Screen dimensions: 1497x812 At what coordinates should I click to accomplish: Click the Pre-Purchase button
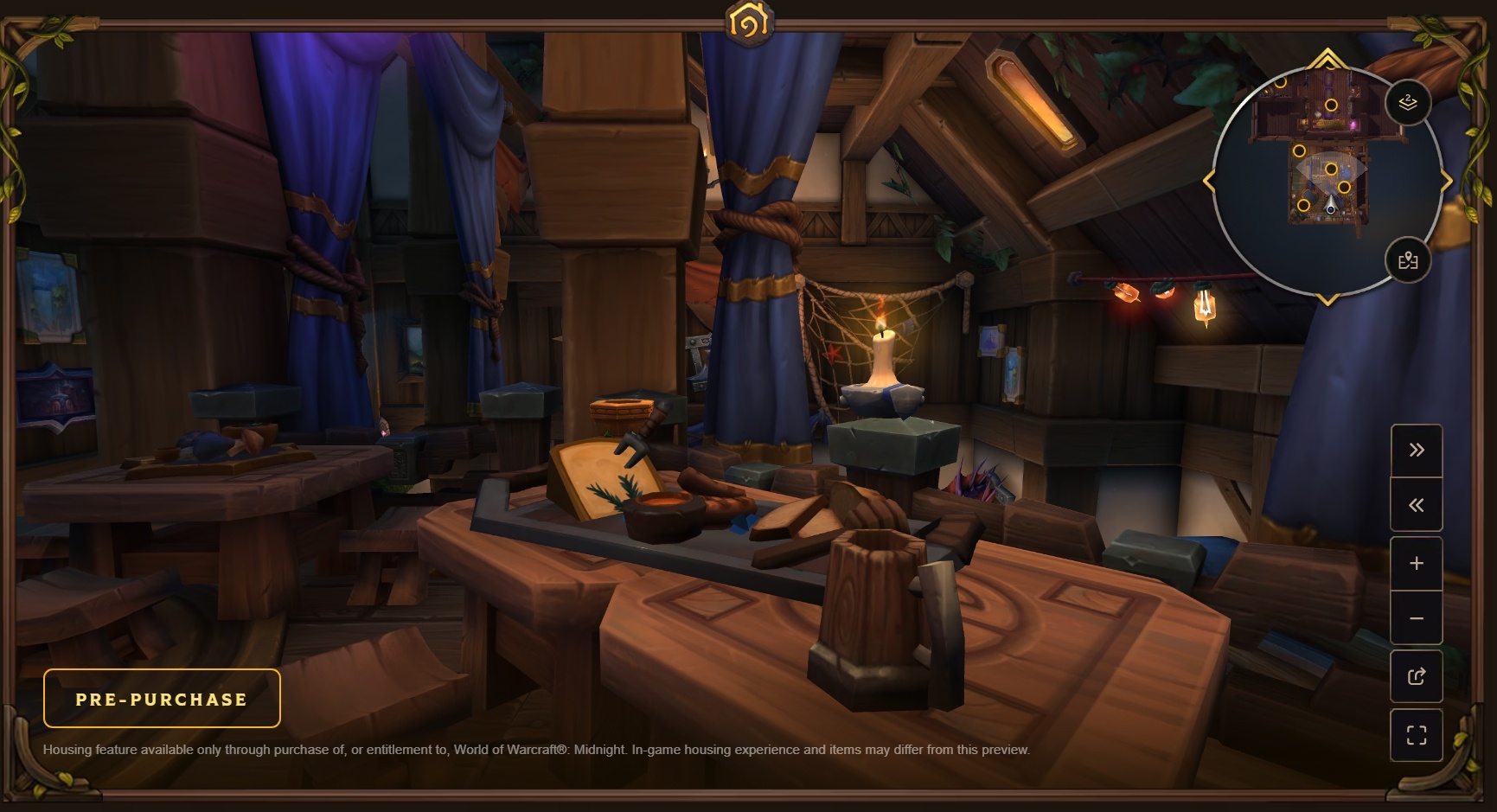click(x=162, y=699)
